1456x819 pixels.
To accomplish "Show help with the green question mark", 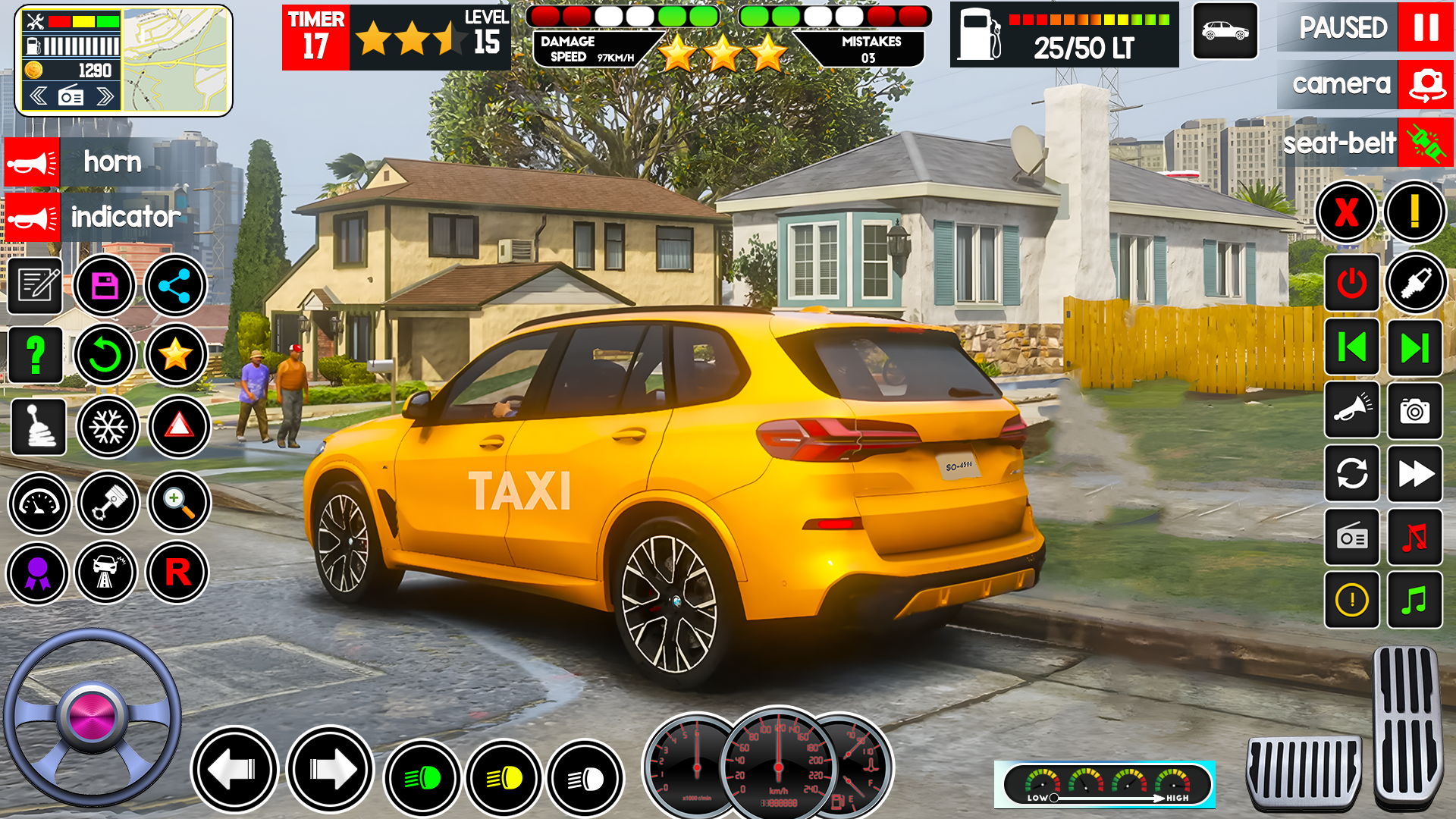I will tap(35, 355).
